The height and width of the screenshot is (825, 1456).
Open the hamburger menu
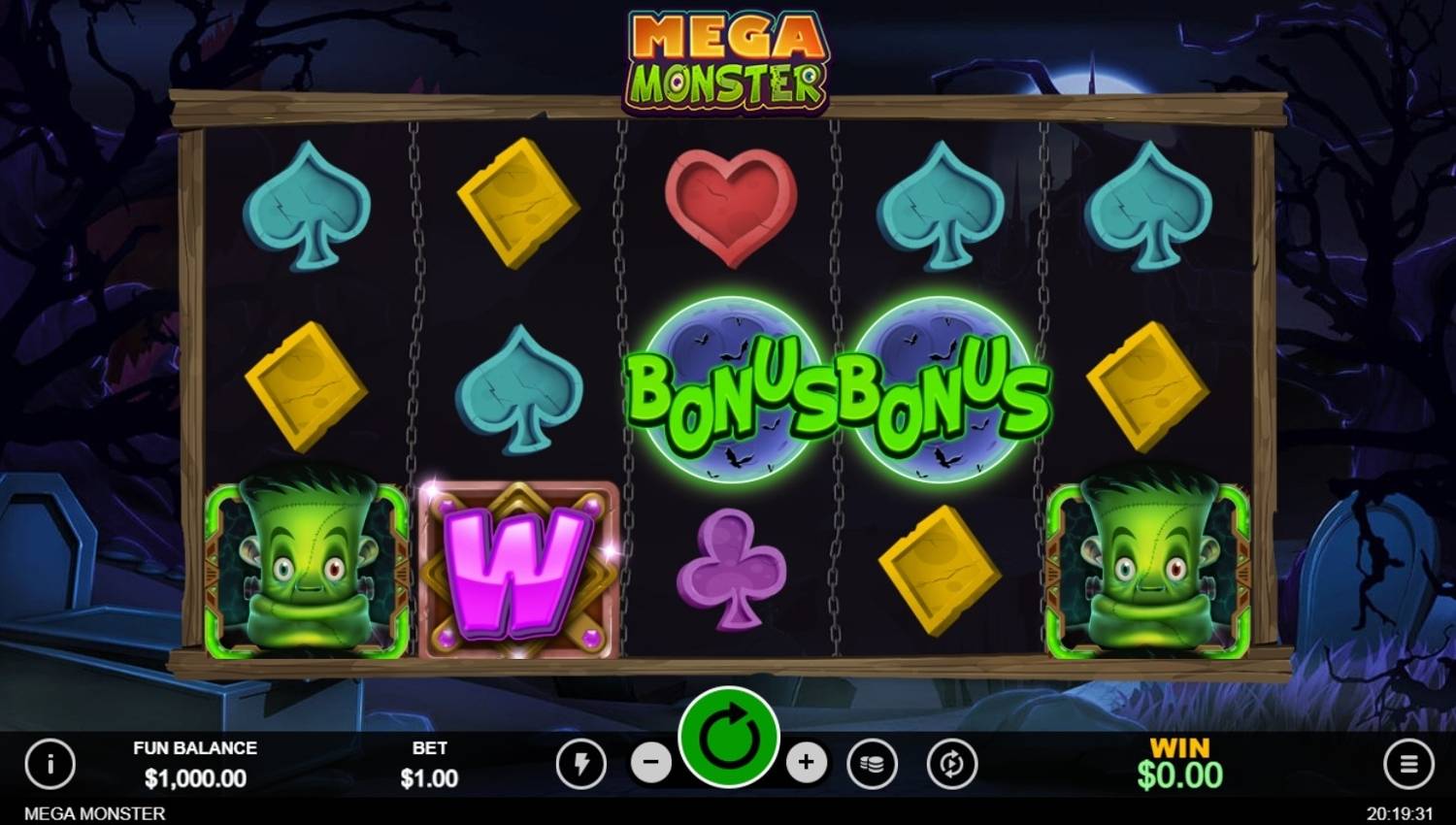click(x=1407, y=765)
